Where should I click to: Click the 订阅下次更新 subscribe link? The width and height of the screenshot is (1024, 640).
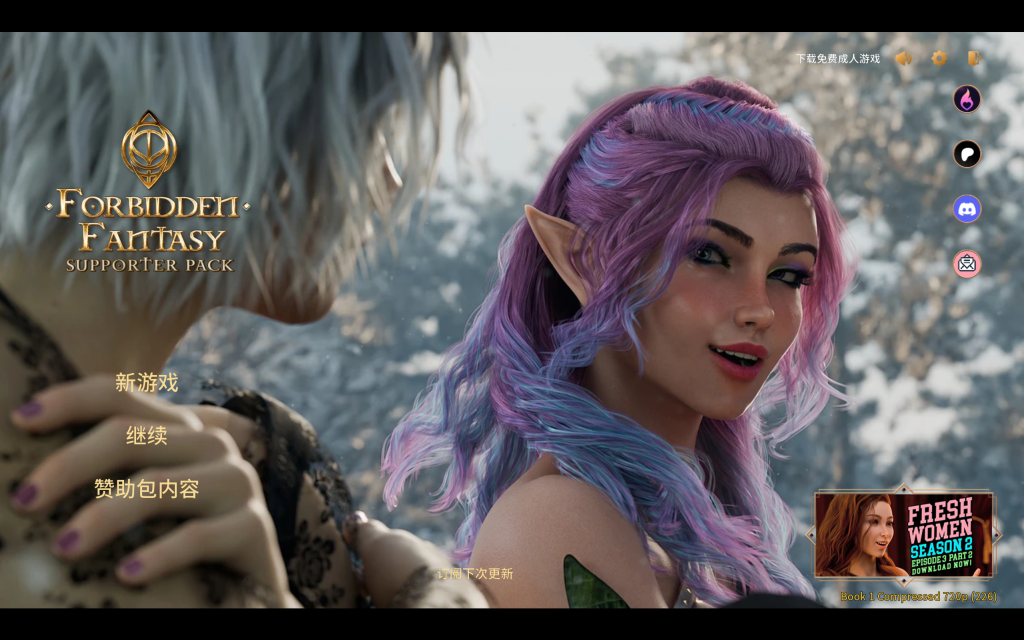[x=475, y=574]
